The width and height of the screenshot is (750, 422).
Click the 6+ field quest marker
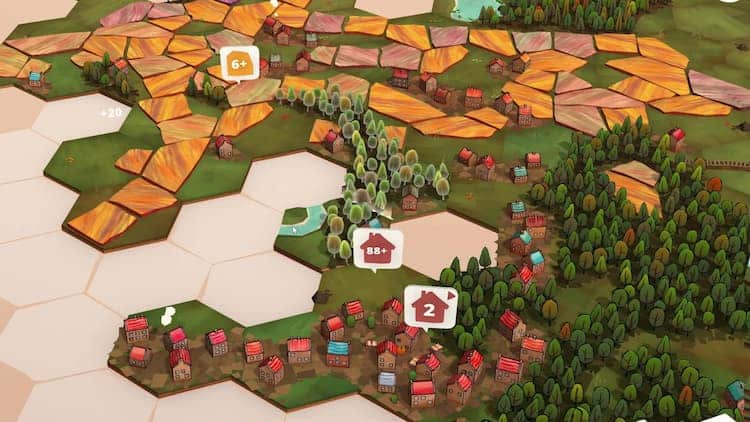[239, 64]
